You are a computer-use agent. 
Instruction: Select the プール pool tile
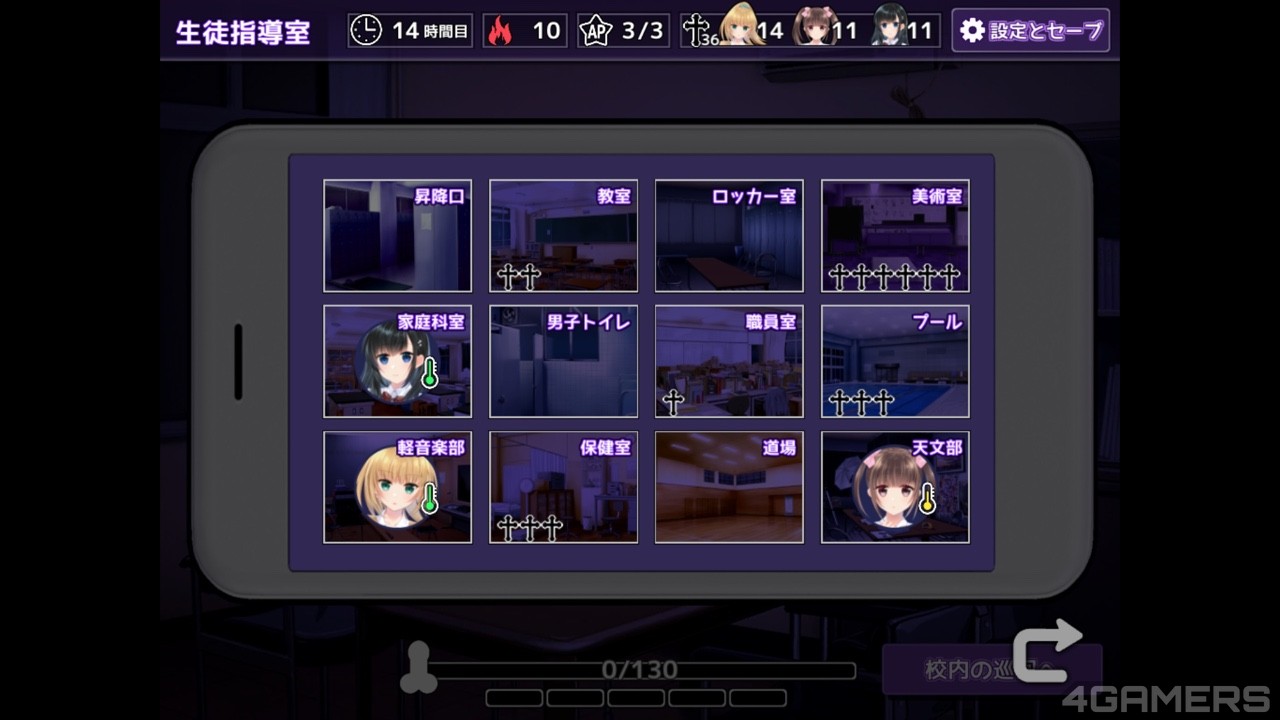tap(895, 361)
